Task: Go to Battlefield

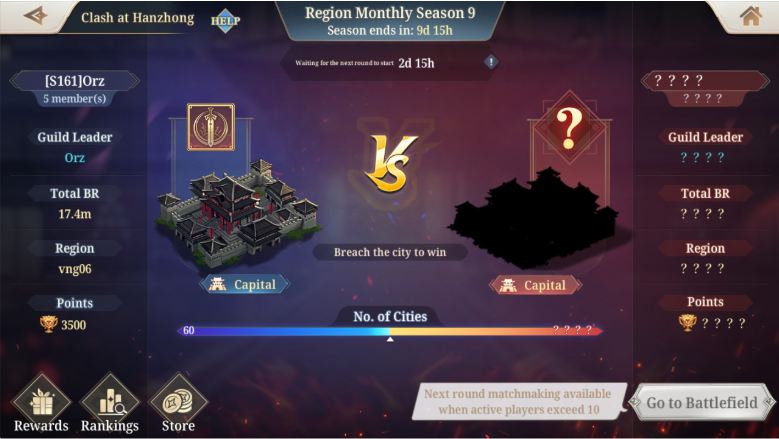Action: tap(701, 403)
